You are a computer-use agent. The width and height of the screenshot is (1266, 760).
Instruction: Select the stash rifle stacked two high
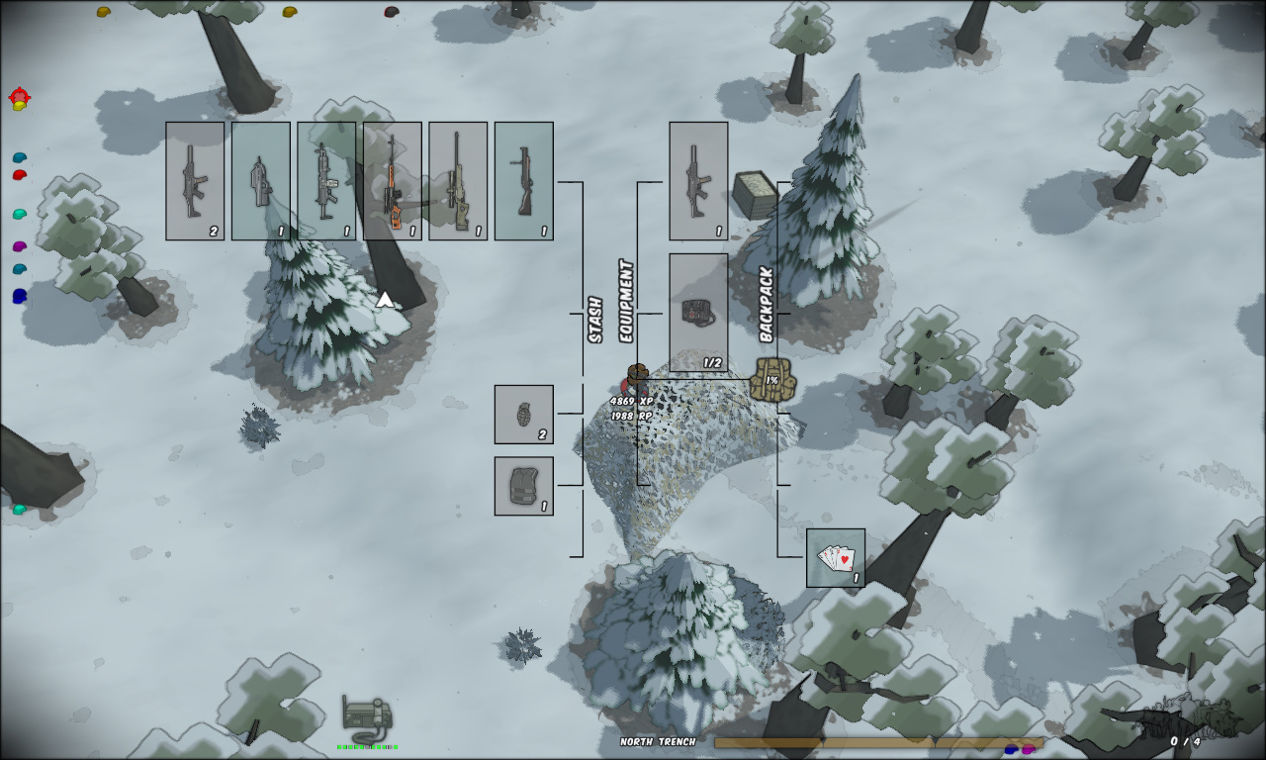point(195,181)
